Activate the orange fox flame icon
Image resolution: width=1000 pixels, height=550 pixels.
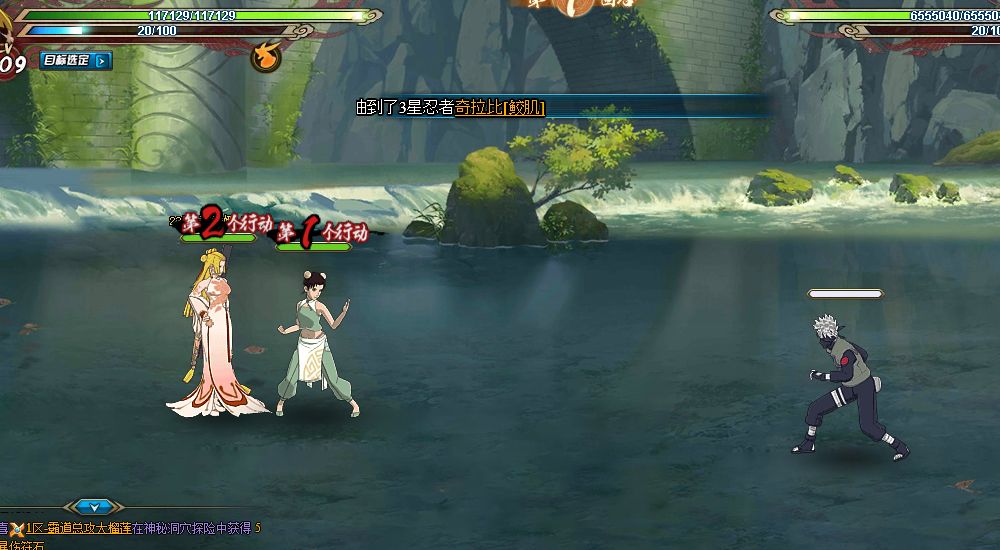click(x=265, y=58)
